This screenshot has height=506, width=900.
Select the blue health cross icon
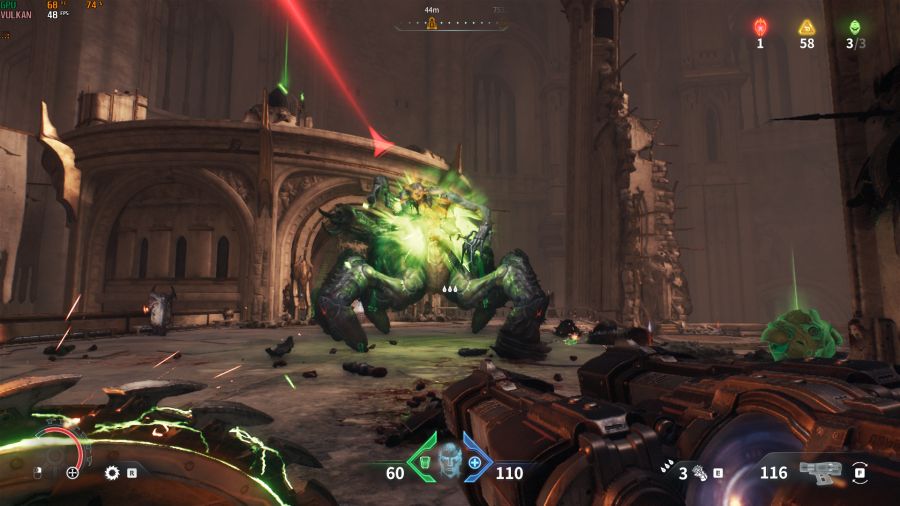475,464
